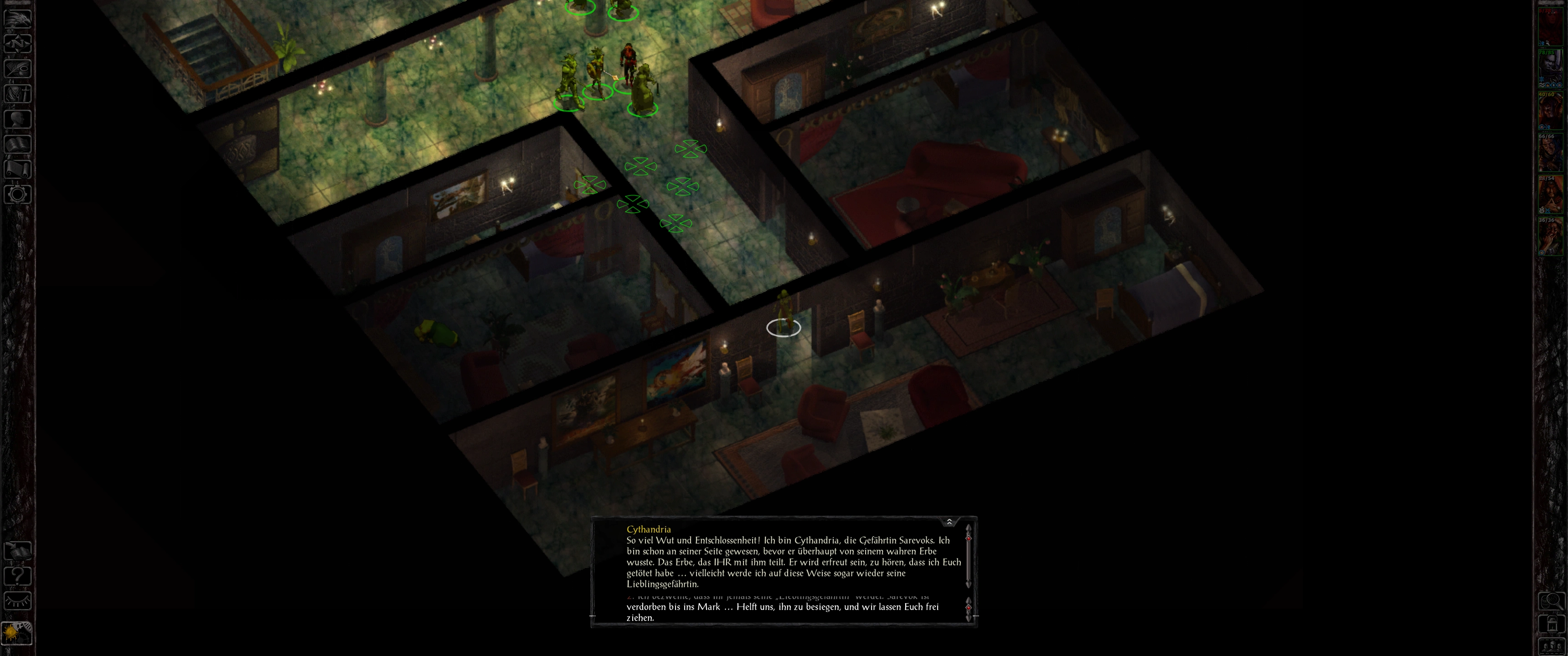Open the priest scroll button
Image resolution: width=1568 pixels, height=656 pixels.
click(18, 169)
